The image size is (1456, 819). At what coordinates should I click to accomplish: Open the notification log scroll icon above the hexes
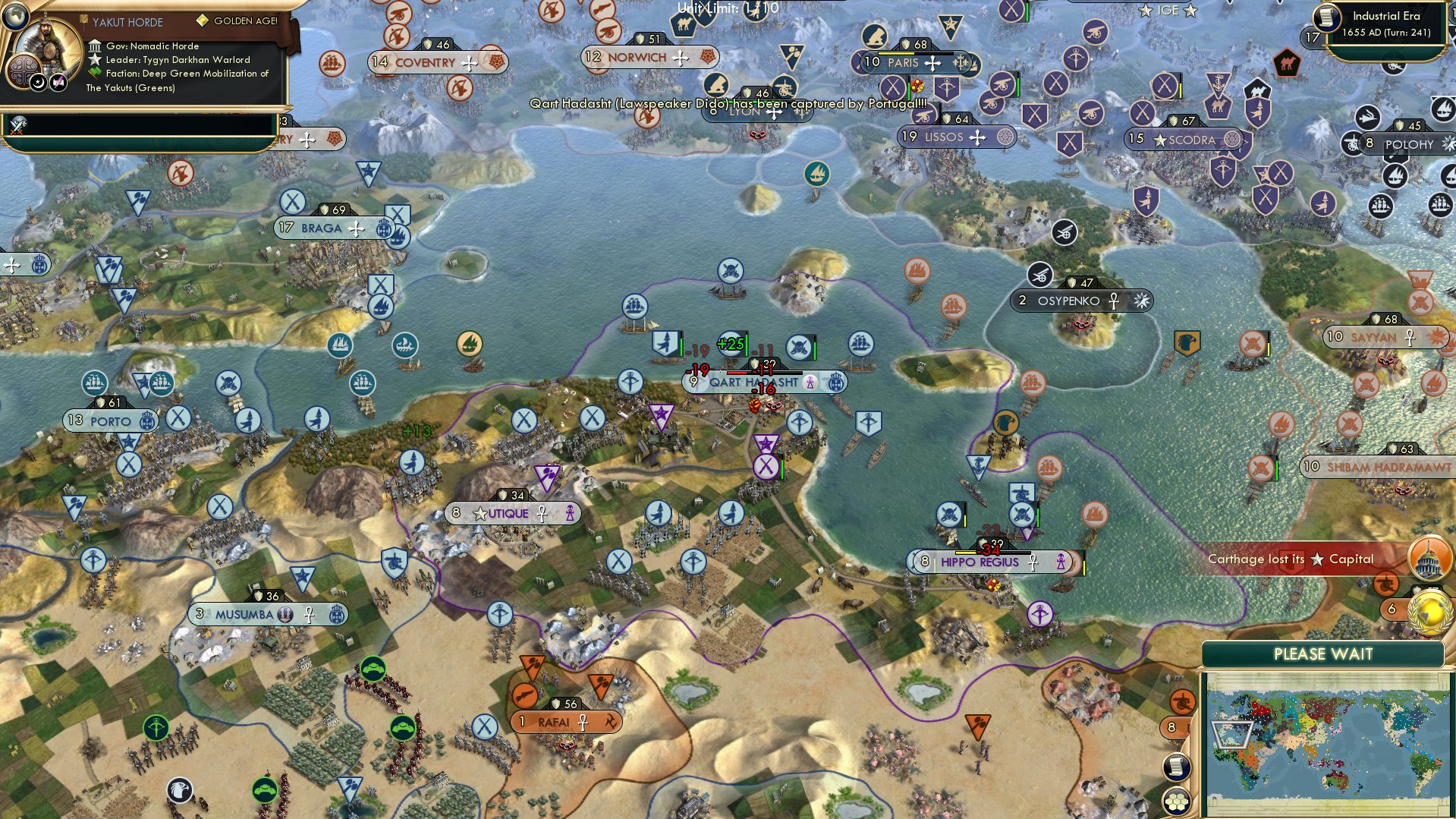tap(1177, 767)
